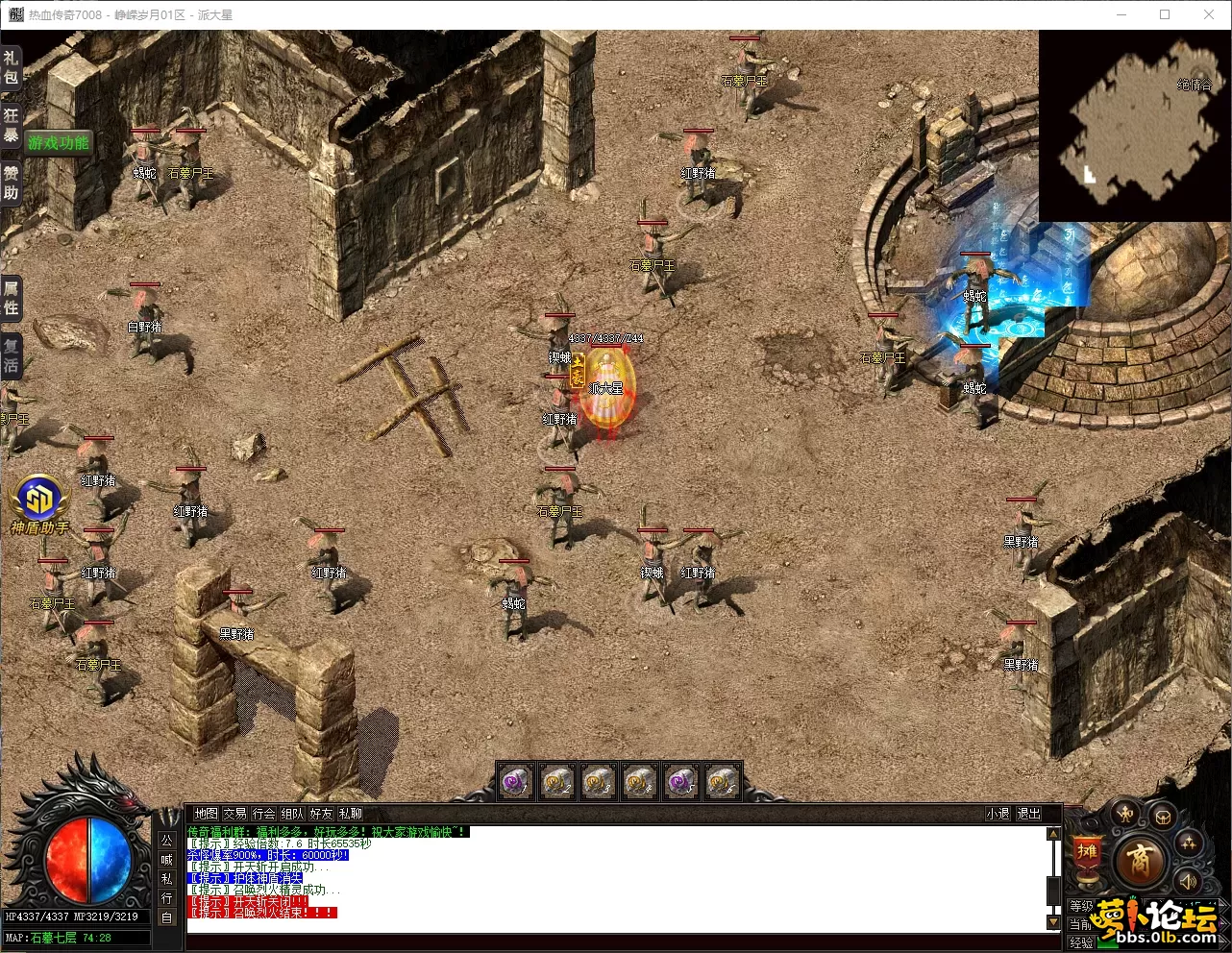1232x953 pixels.
Task: Open the 礼包 gift pack tab
Action: [x=11, y=67]
